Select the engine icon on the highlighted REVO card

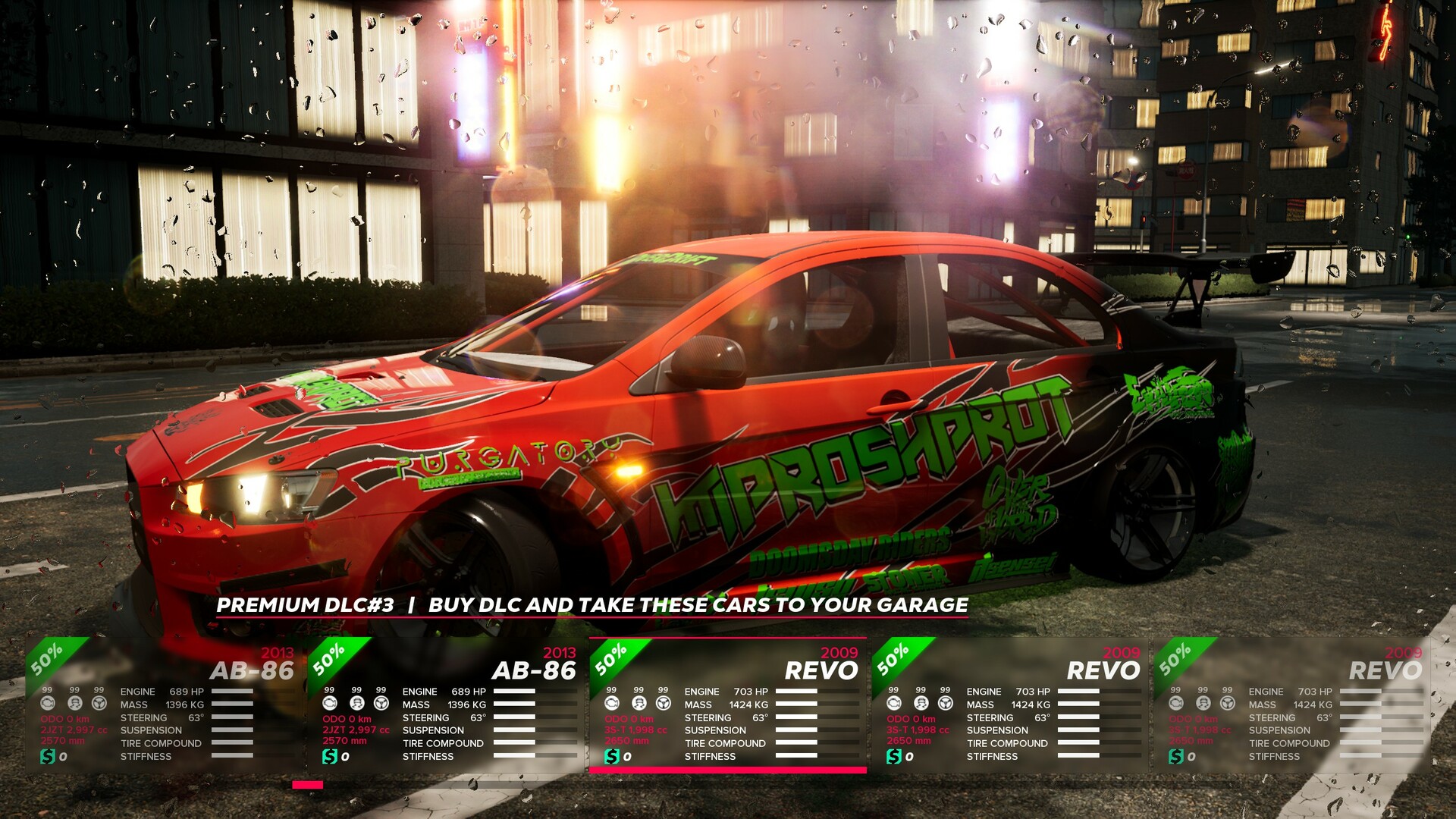pos(612,703)
